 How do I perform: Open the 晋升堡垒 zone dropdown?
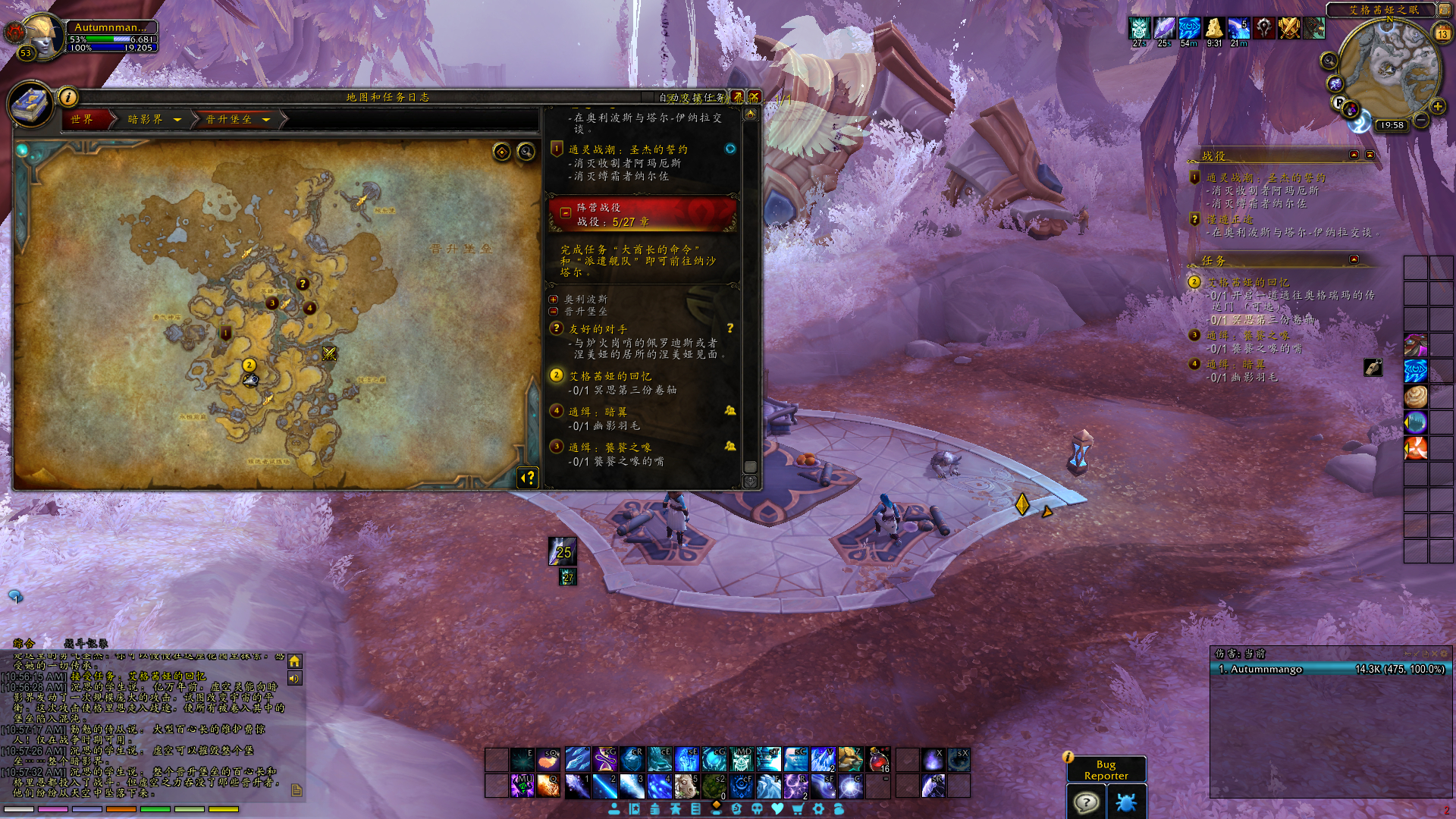[266, 119]
